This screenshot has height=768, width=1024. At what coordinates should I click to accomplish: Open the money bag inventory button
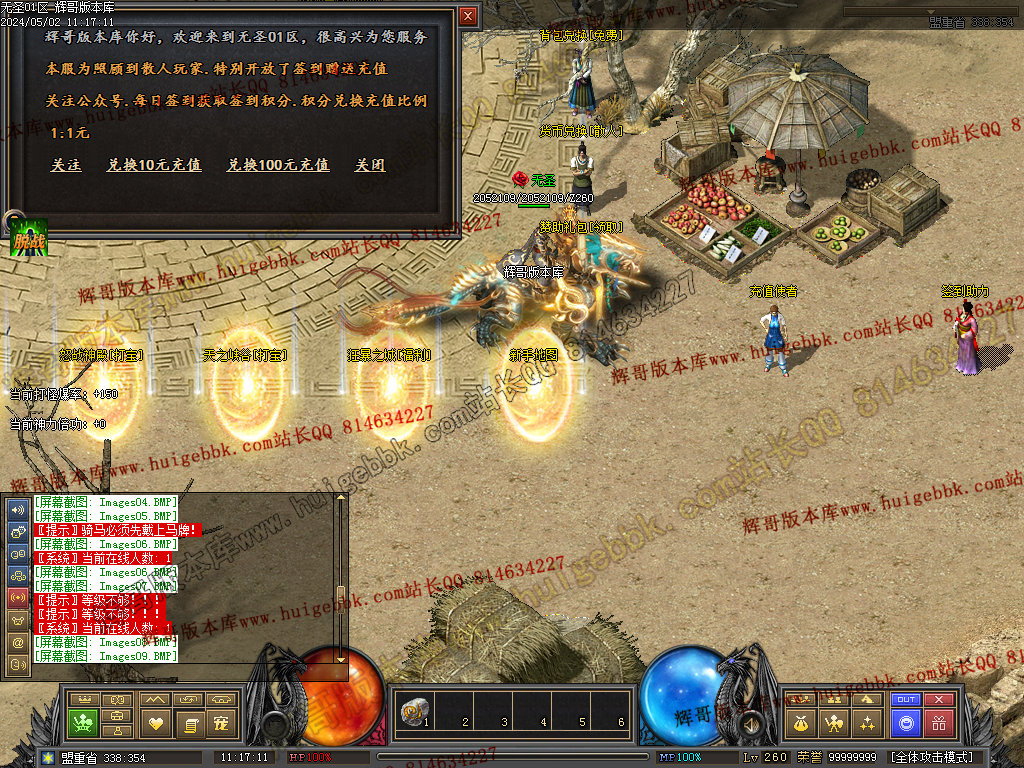click(x=800, y=722)
